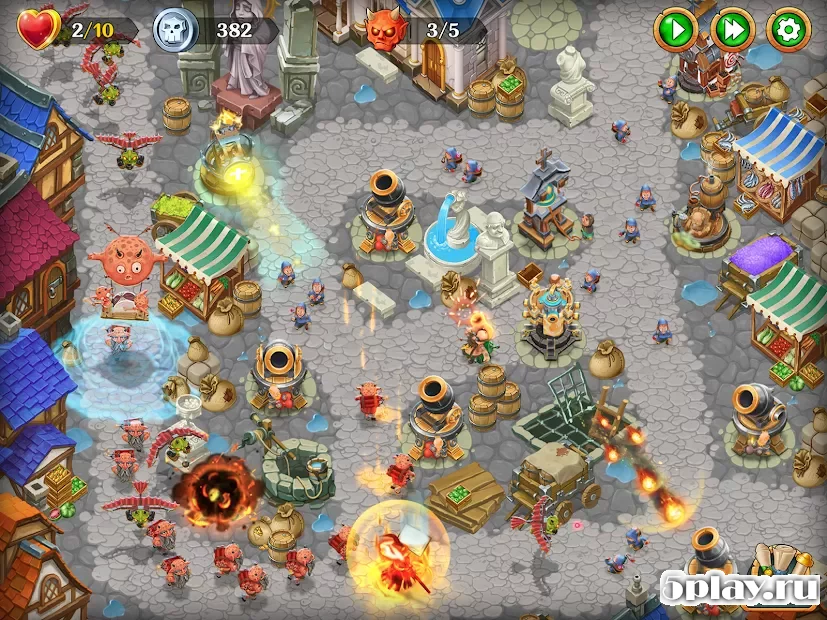Image resolution: width=827 pixels, height=620 pixels.
Task: Open the gear settings menu
Action: click(x=788, y=30)
